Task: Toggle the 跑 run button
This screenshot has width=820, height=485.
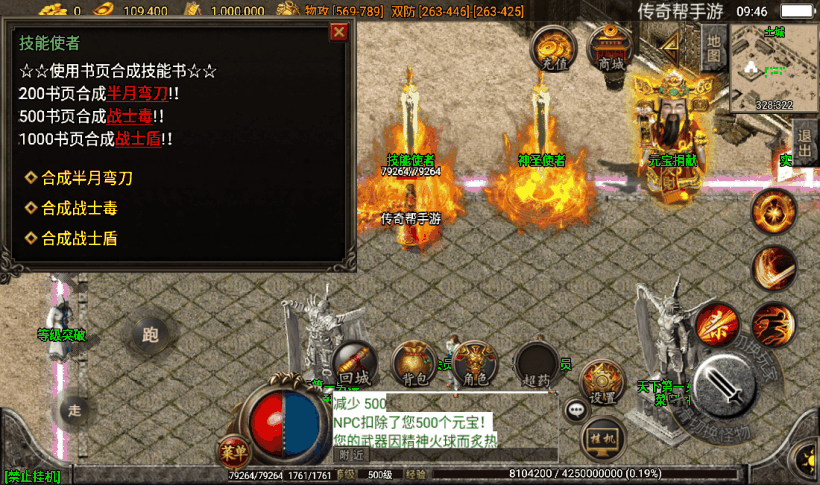Action: click(152, 335)
